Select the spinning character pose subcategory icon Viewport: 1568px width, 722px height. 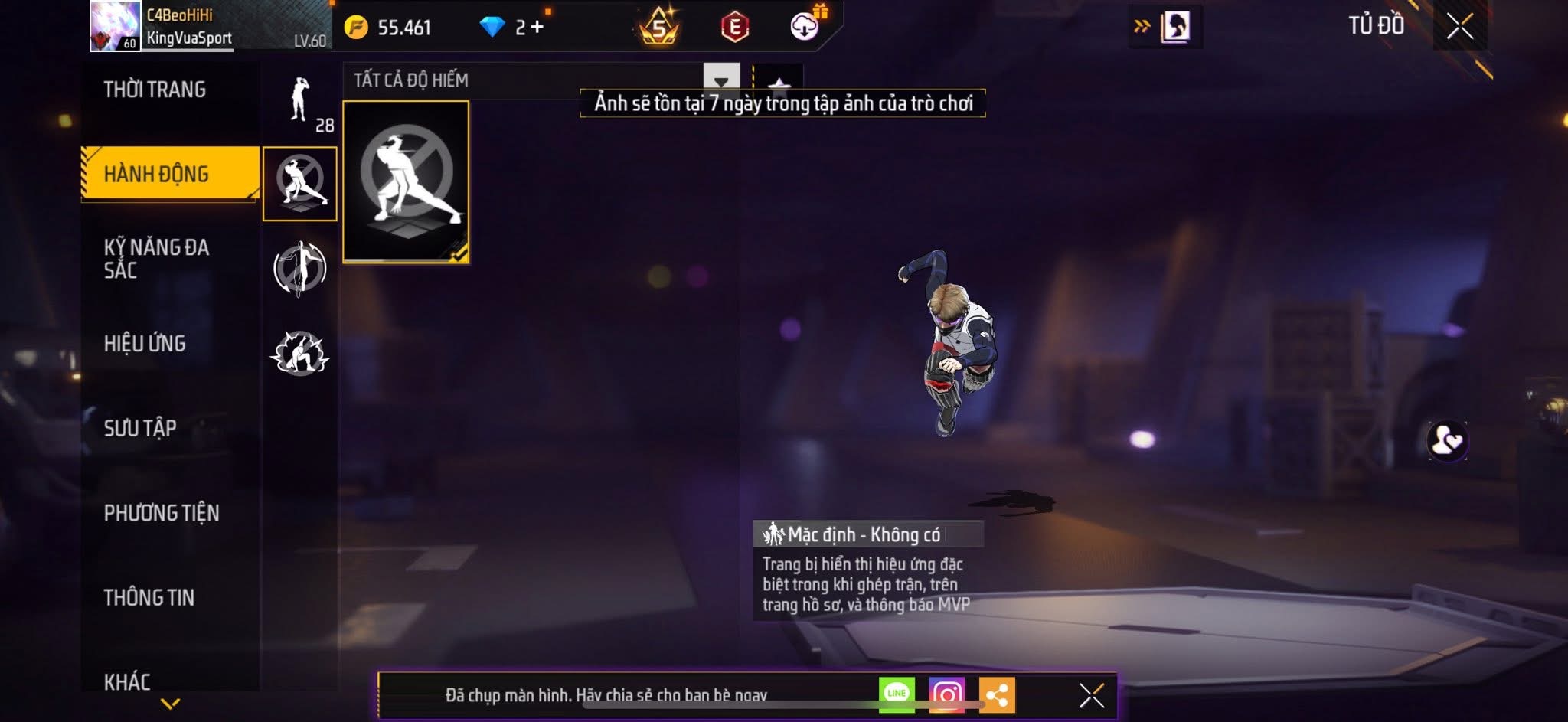(x=299, y=268)
